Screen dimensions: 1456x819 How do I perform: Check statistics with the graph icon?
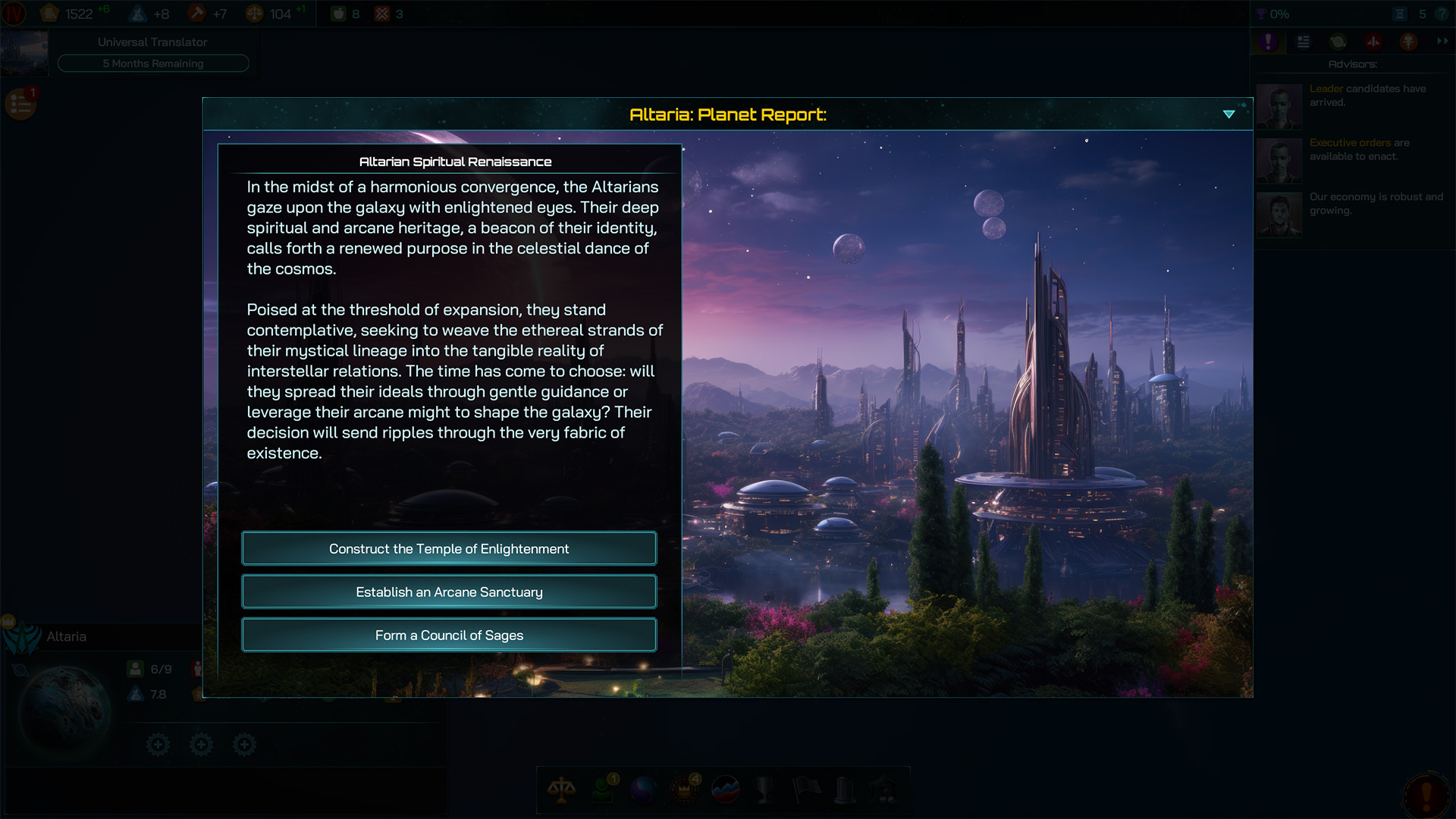724,790
